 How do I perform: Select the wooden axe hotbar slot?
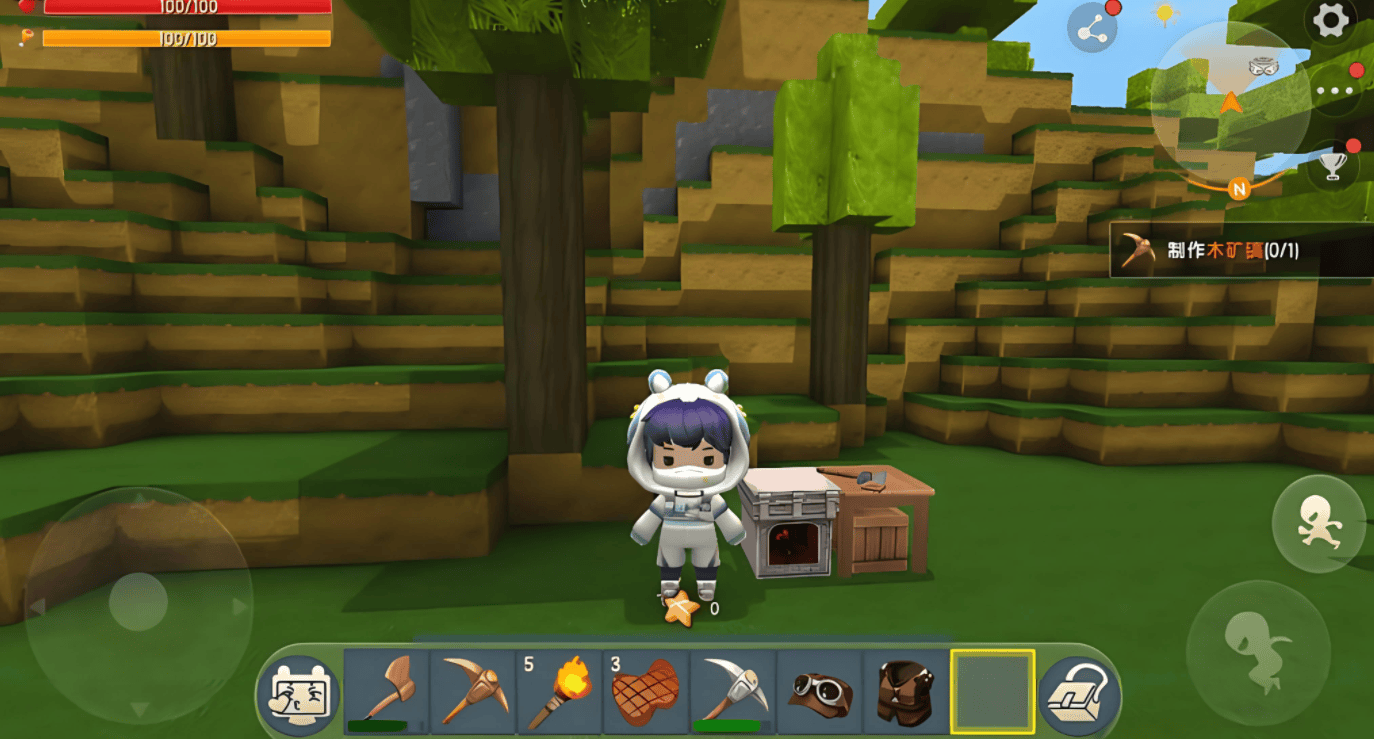386,690
